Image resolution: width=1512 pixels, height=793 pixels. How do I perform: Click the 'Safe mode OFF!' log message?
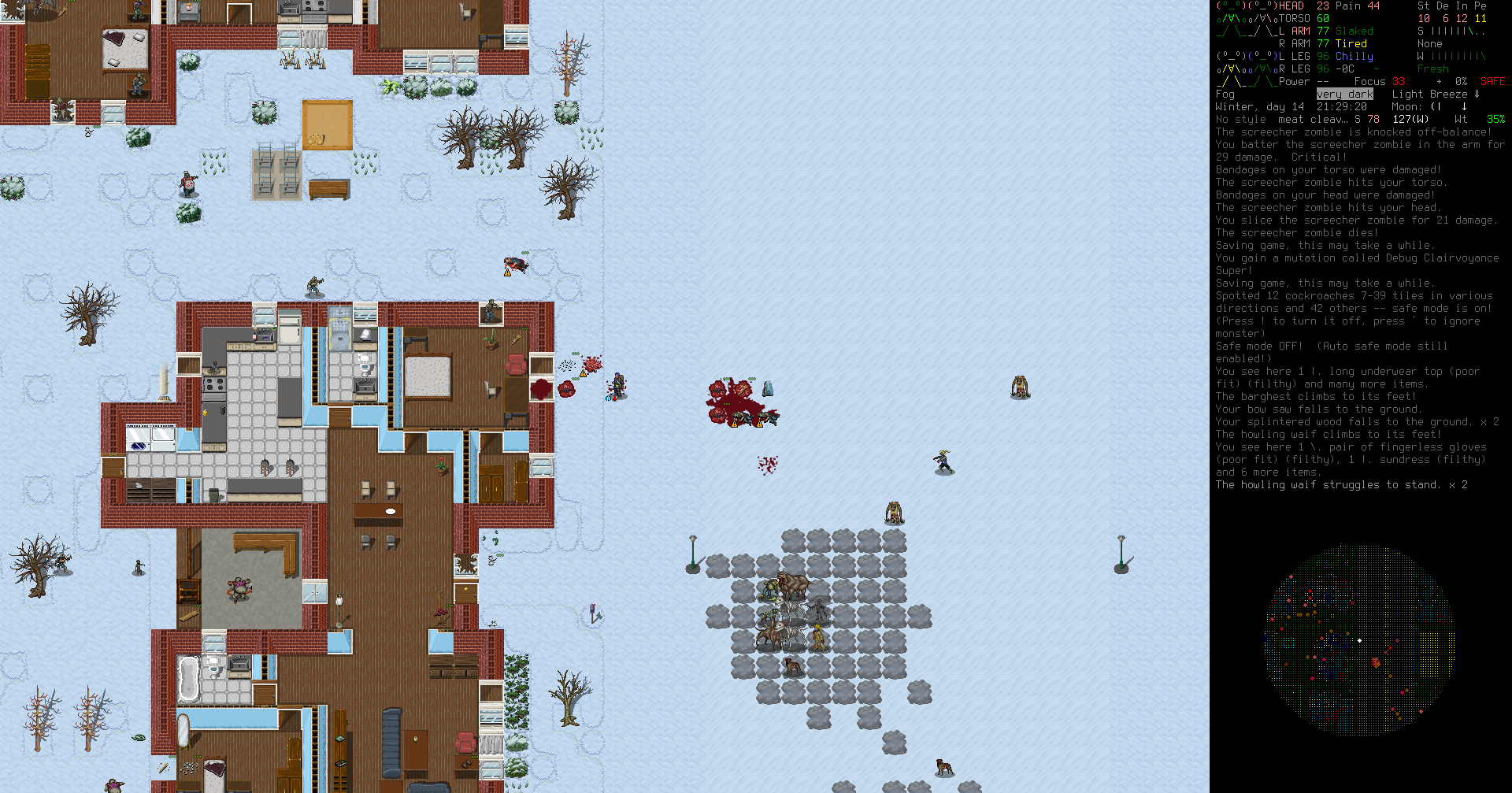point(1258,346)
